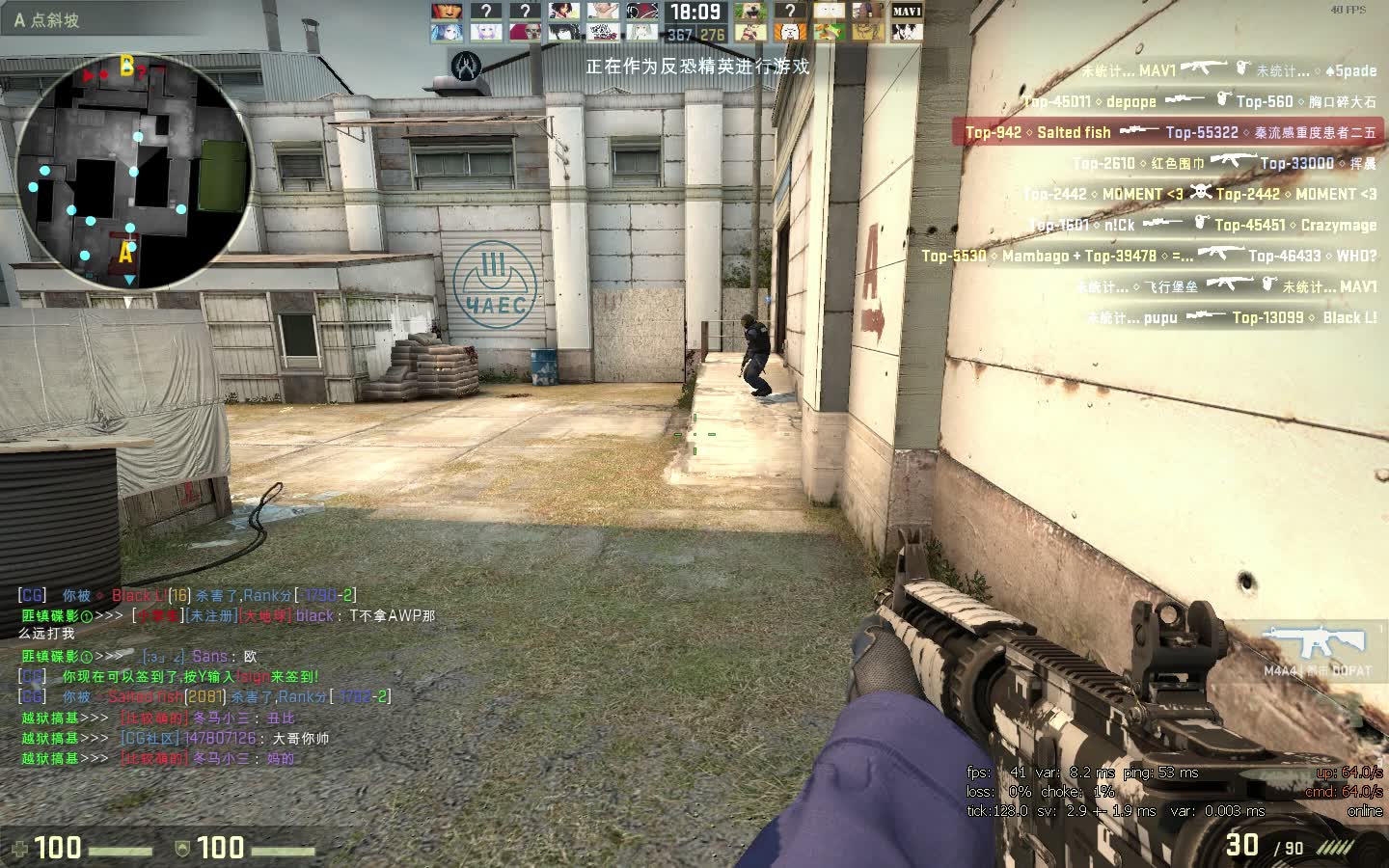Click the smiling dog player avatar

pos(751,12)
